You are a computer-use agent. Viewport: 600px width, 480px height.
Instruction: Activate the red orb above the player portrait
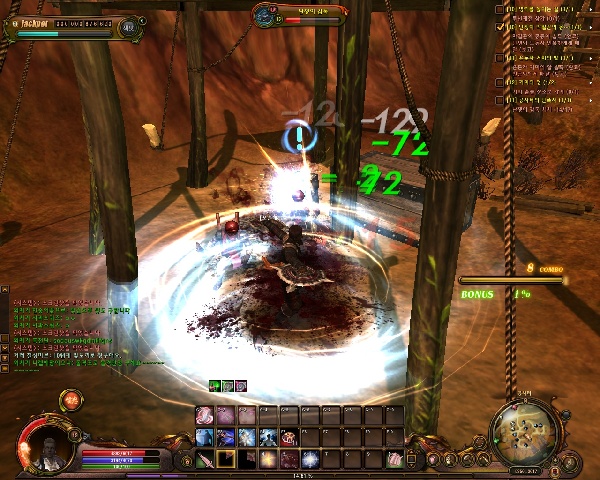[71, 400]
